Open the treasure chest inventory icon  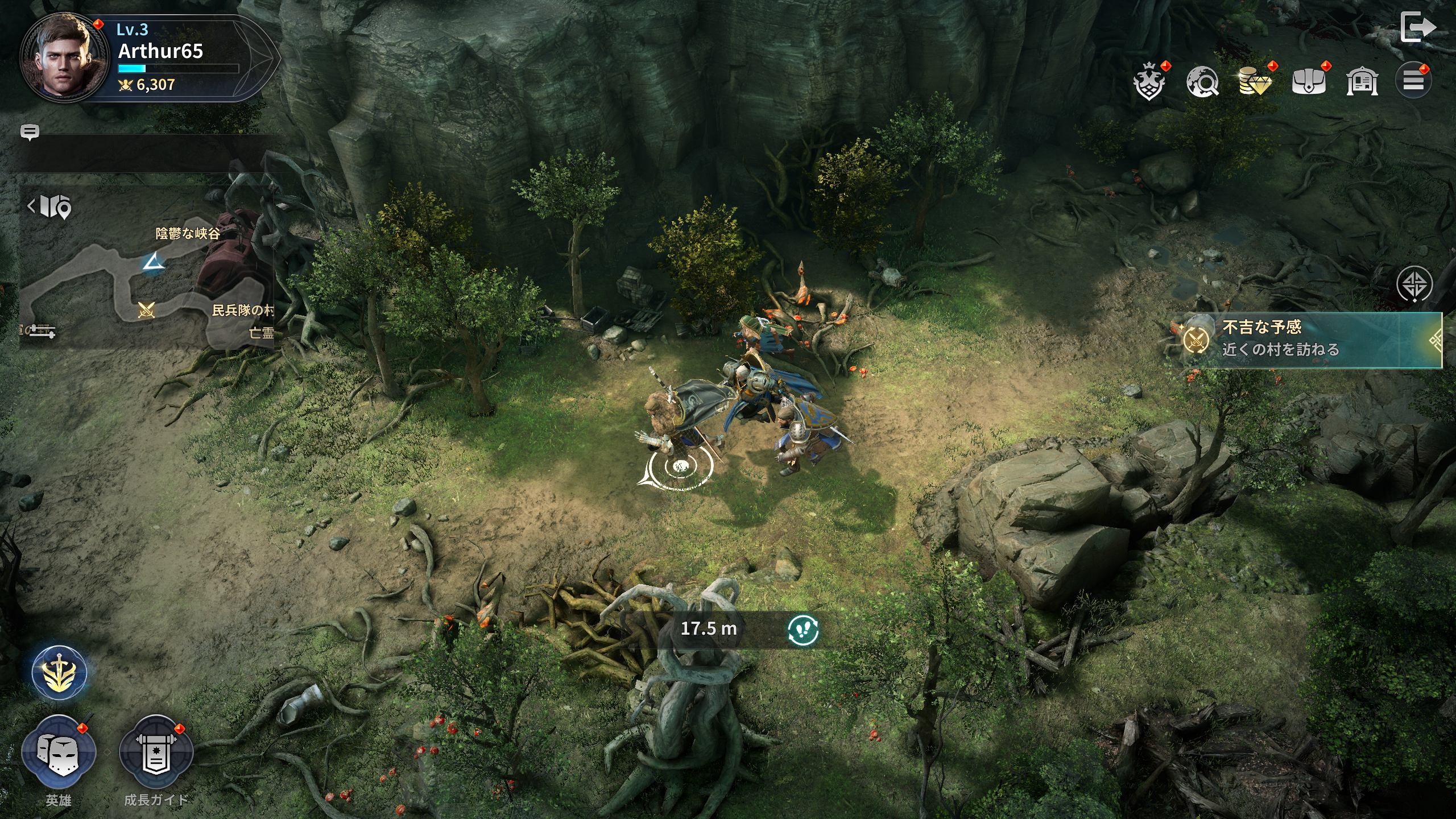pos(1309,82)
